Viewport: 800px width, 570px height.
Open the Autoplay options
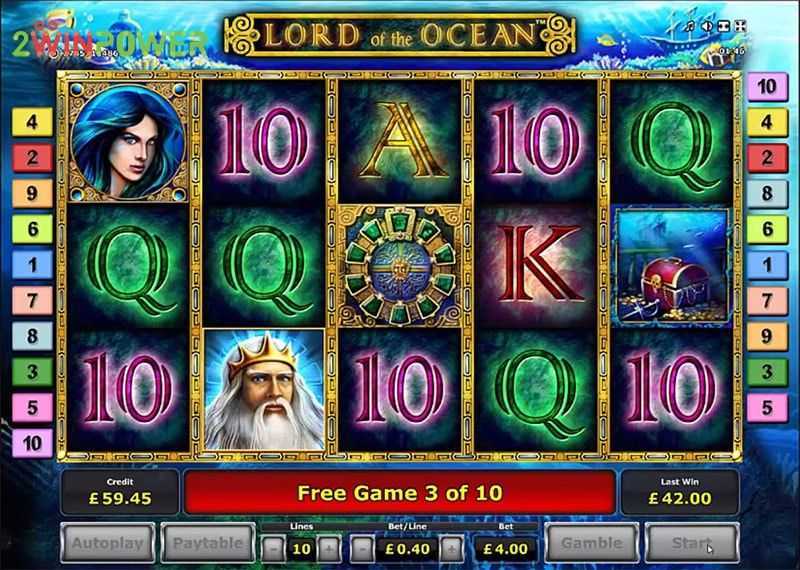109,545
